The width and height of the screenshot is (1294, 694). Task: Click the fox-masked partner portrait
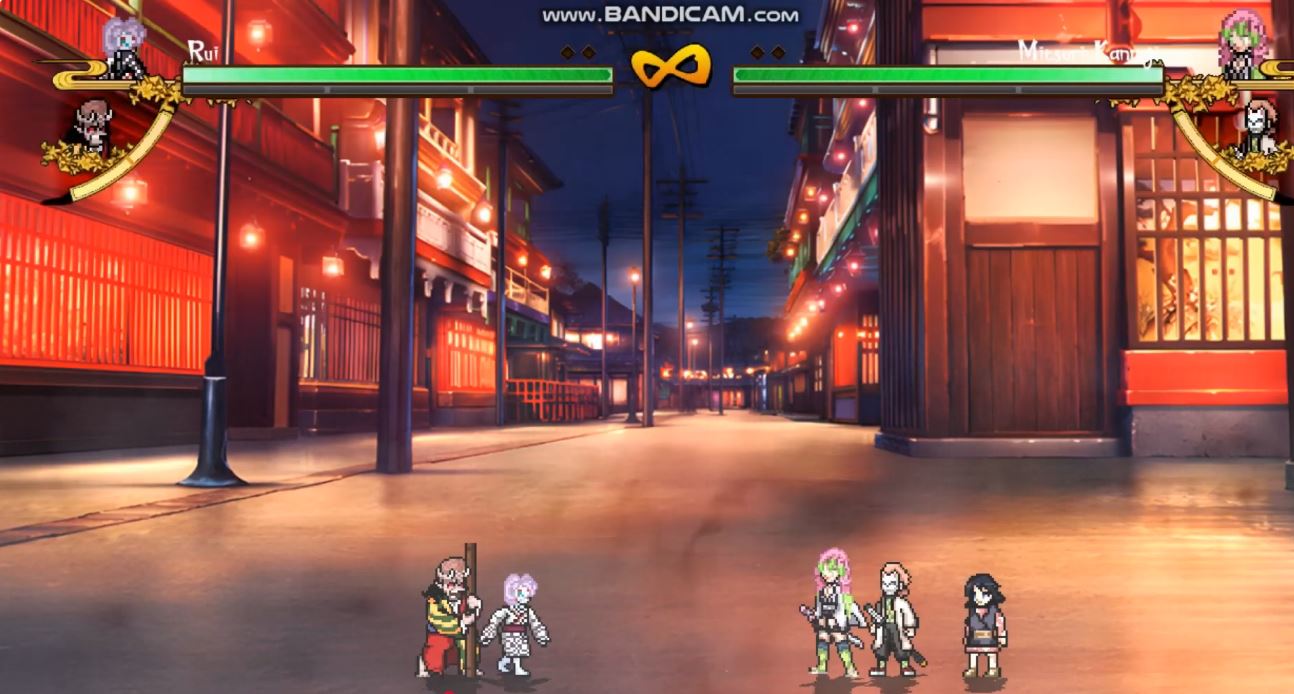[x=1259, y=125]
